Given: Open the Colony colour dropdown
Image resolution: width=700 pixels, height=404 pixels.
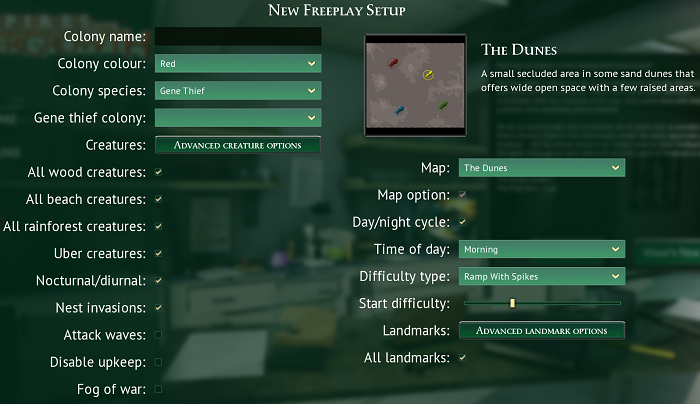Looking at the screenshot, I should click(x=238, y=64).
